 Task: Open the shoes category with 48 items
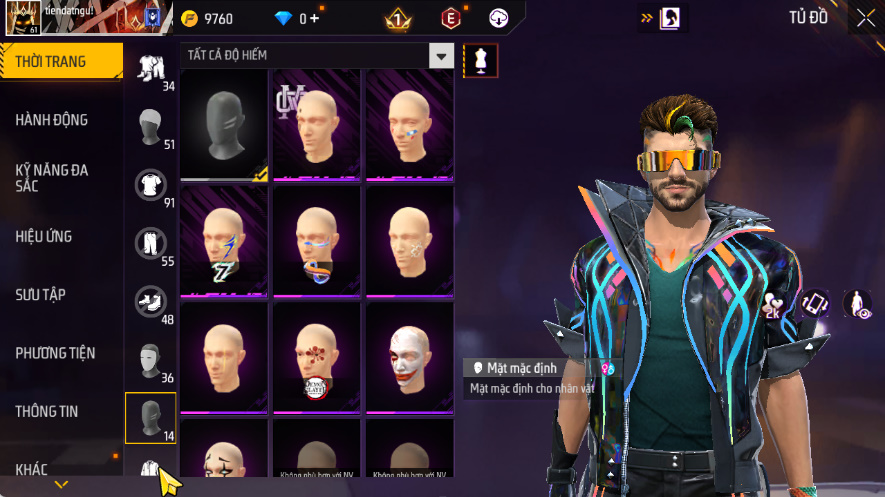(x=150, y=300)
